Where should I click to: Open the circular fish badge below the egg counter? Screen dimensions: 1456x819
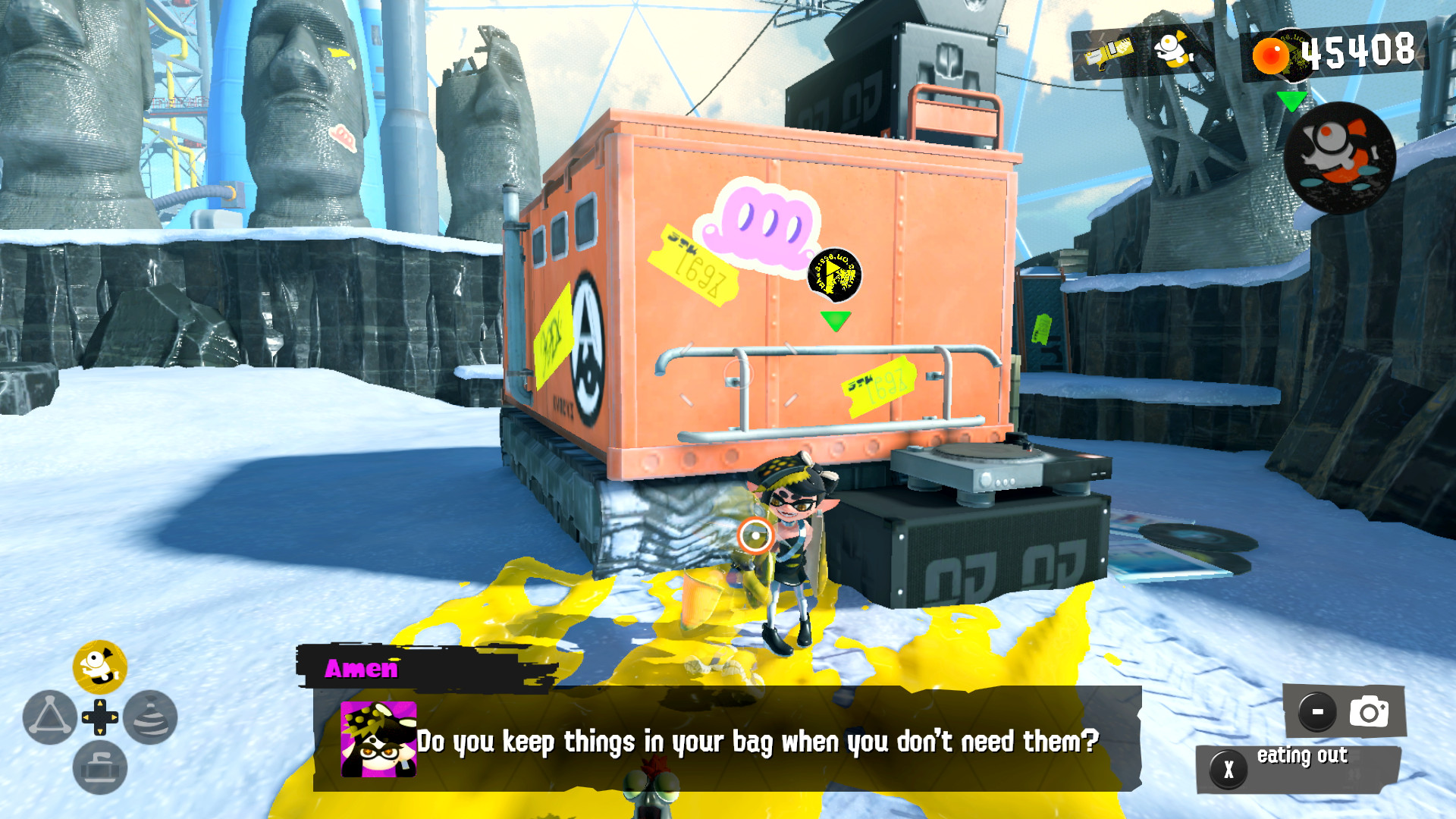[x=1339, y=155]
